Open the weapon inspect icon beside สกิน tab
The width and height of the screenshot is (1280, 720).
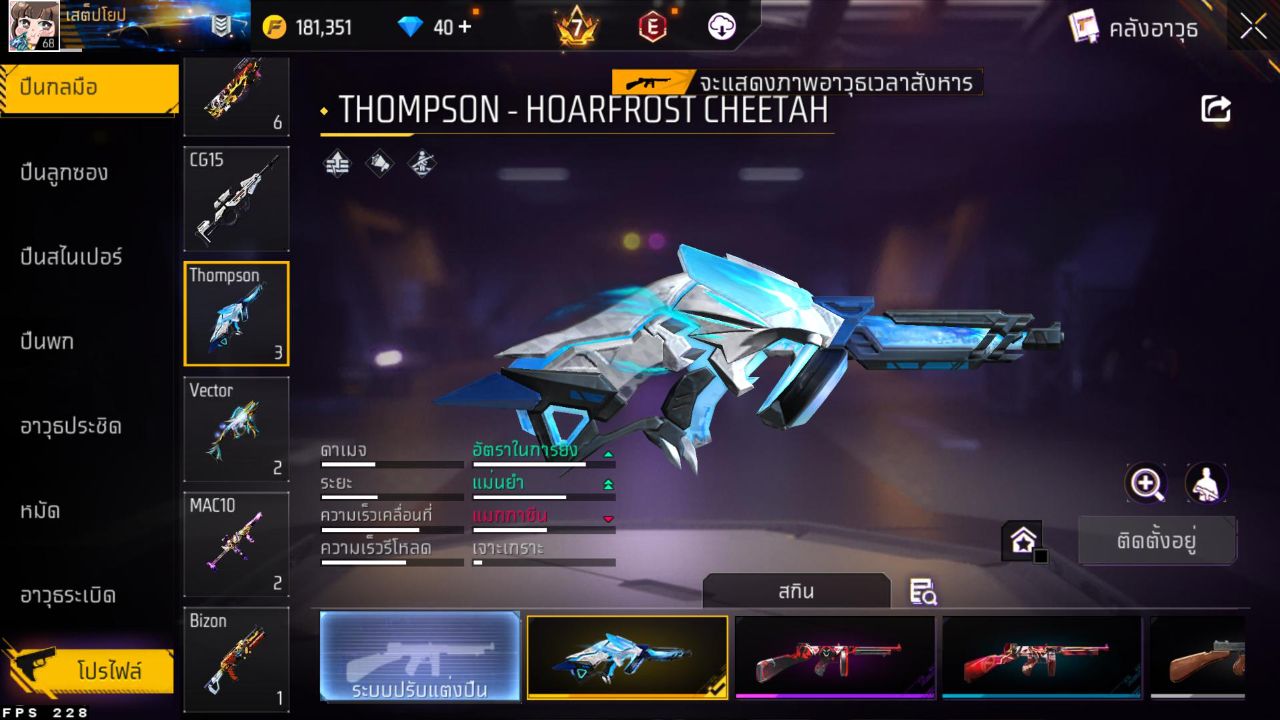pos(922,592)
